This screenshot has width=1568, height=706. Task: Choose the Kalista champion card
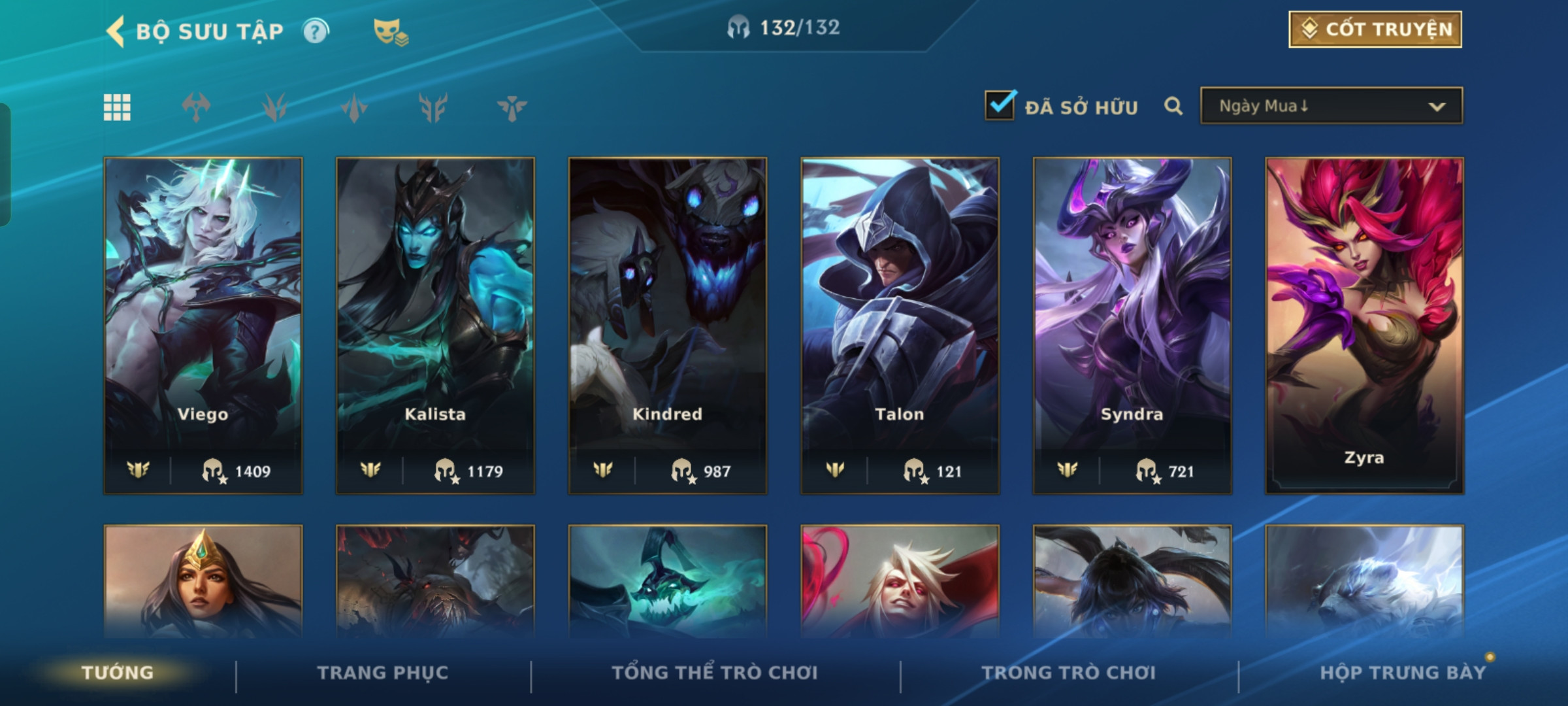click(x=435, y=325)
